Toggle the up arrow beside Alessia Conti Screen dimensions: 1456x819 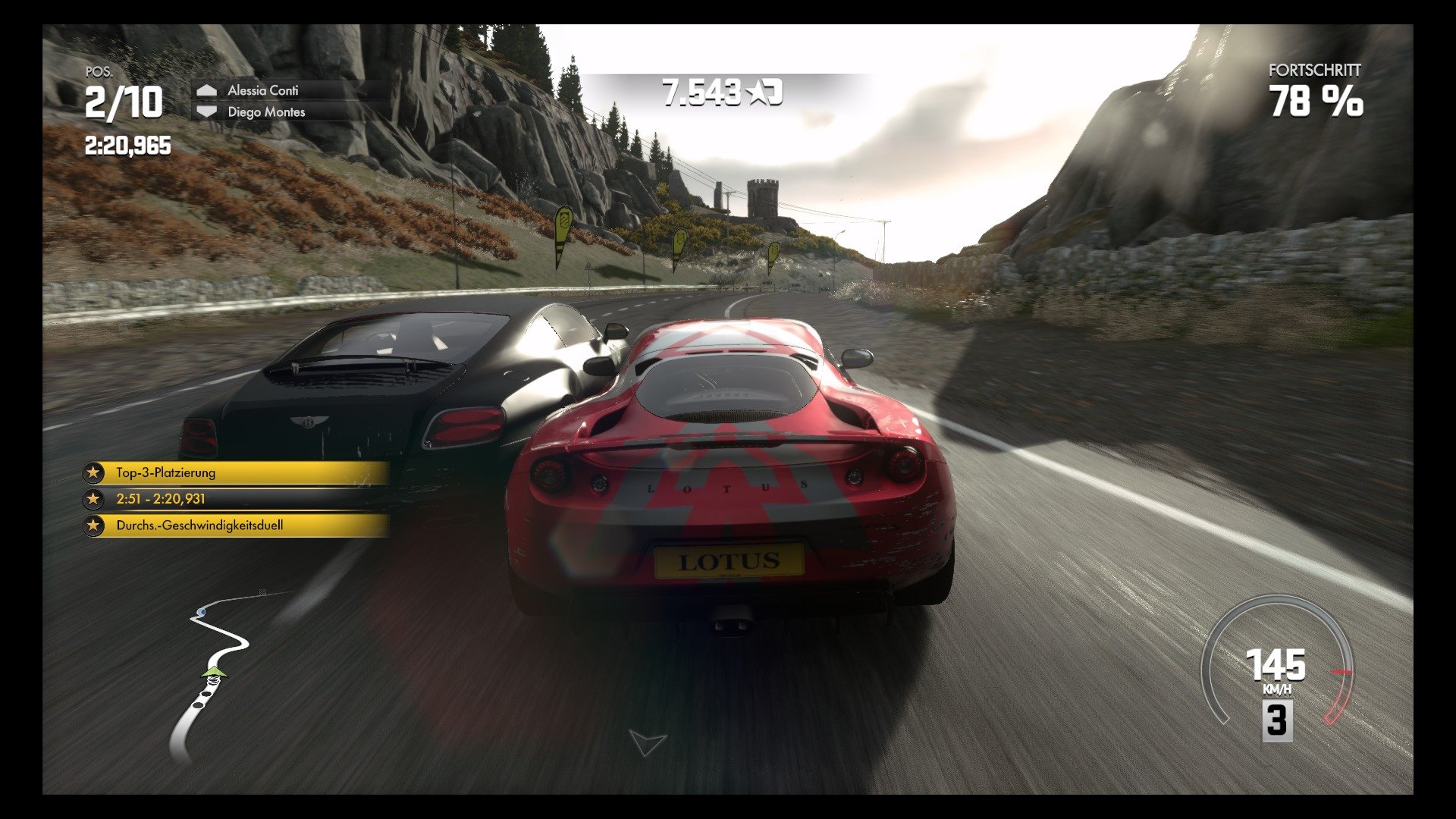click(206, 89)
